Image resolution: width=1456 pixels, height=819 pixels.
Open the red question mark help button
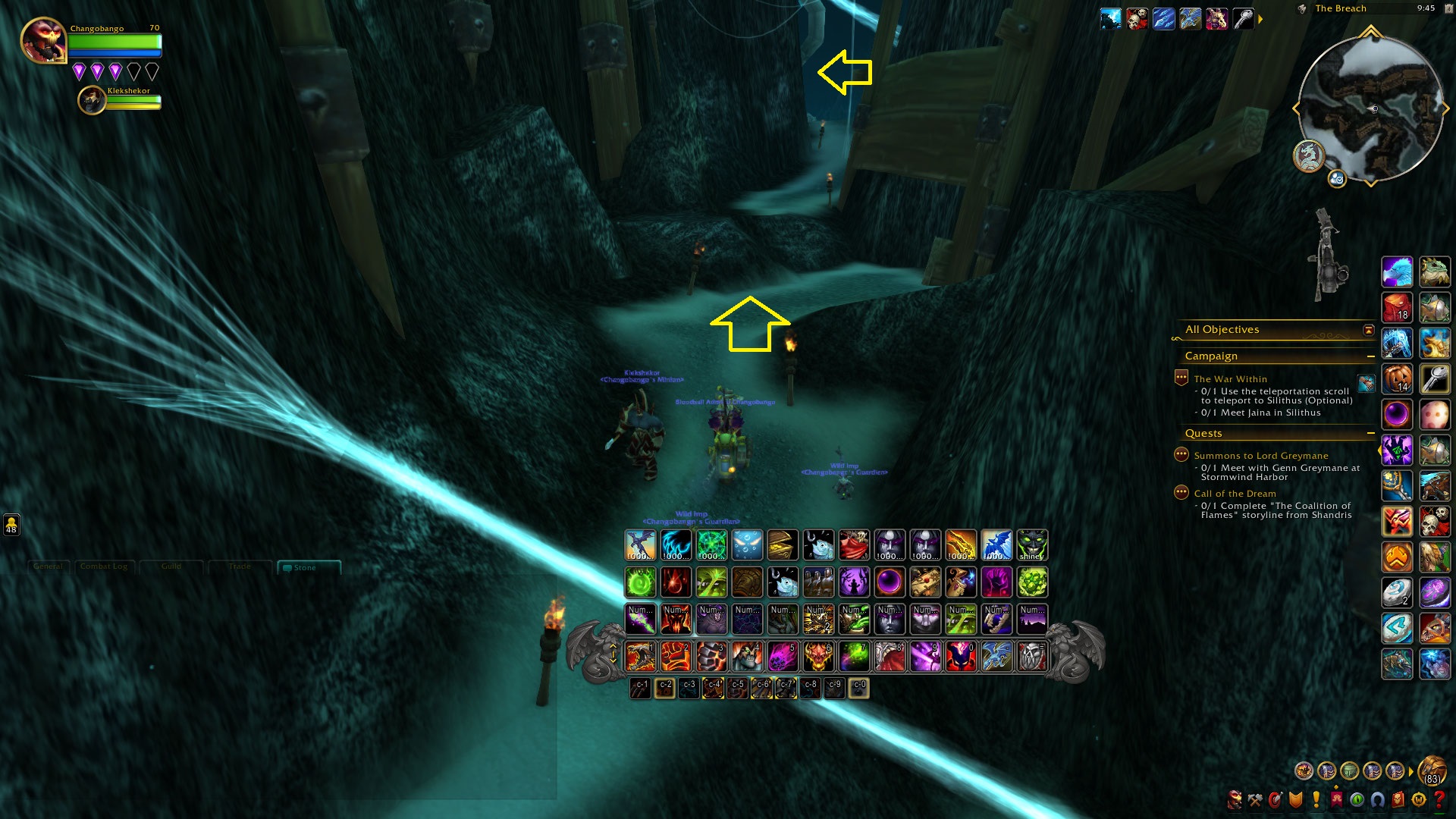(1439, 799)
